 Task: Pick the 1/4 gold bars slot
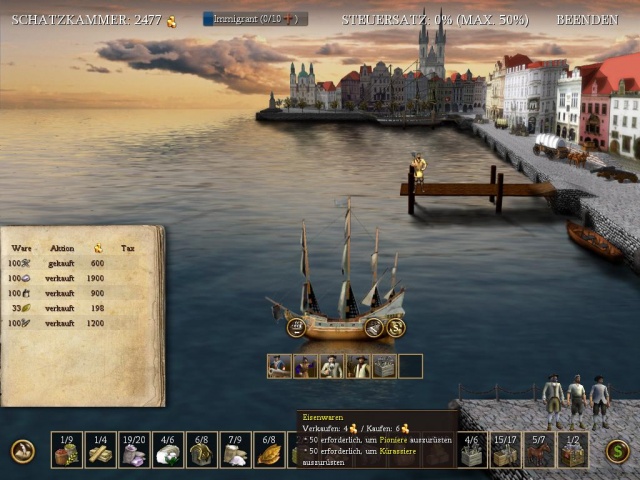point(101,450)
